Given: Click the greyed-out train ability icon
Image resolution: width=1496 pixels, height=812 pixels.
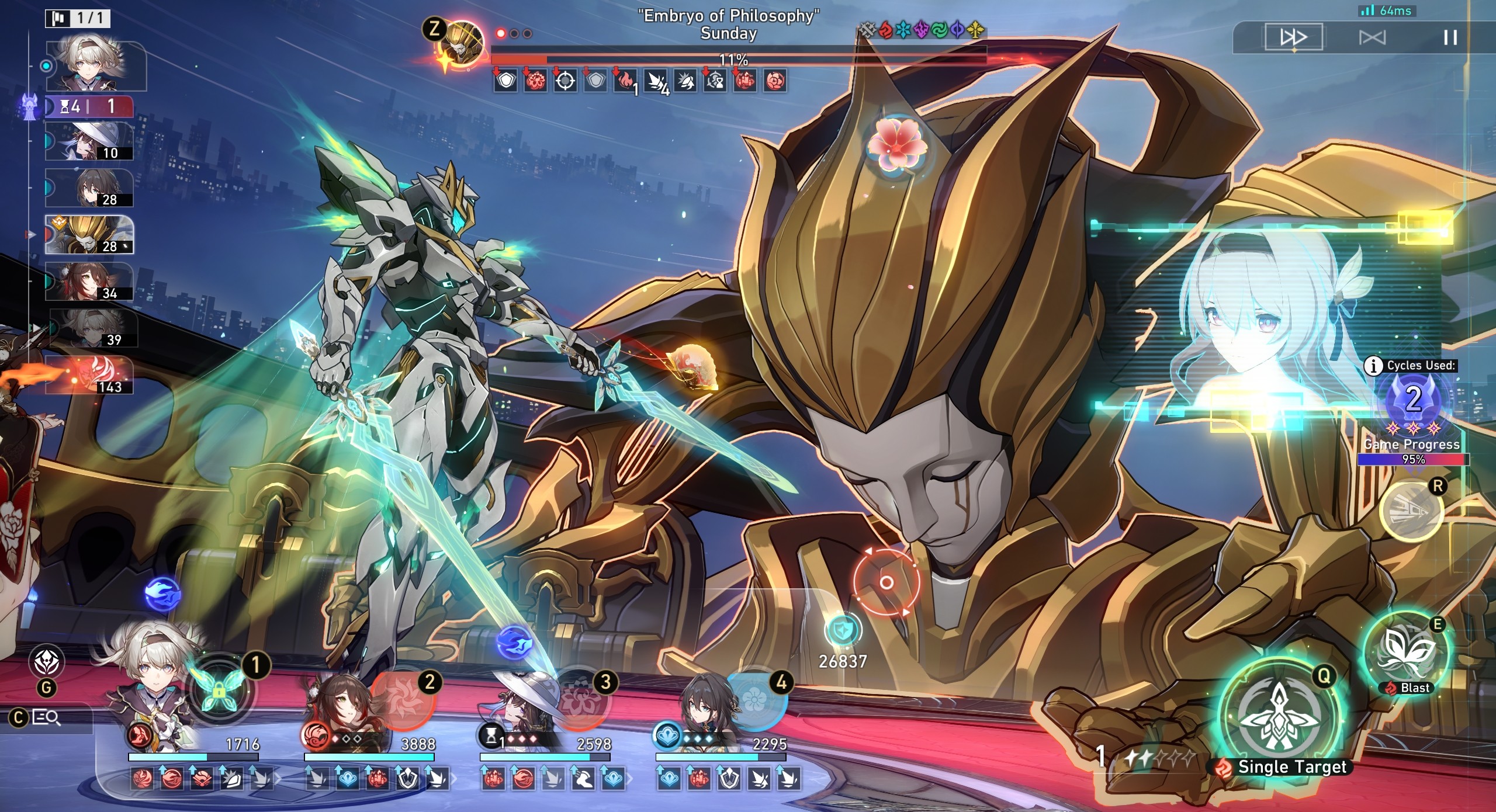Looking at the screenshot, I should 1411,511.
